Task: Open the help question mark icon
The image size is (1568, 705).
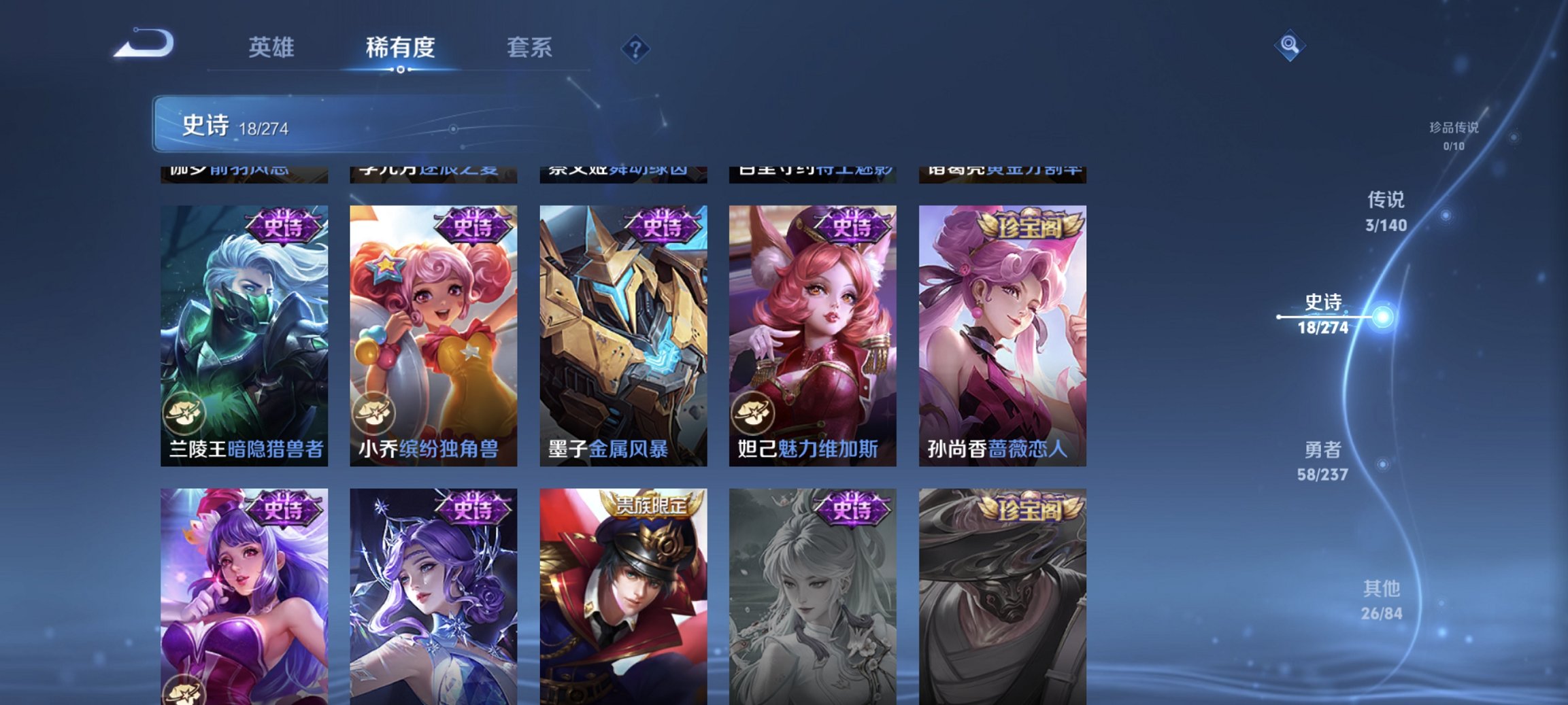Action: tap(634, 48)
